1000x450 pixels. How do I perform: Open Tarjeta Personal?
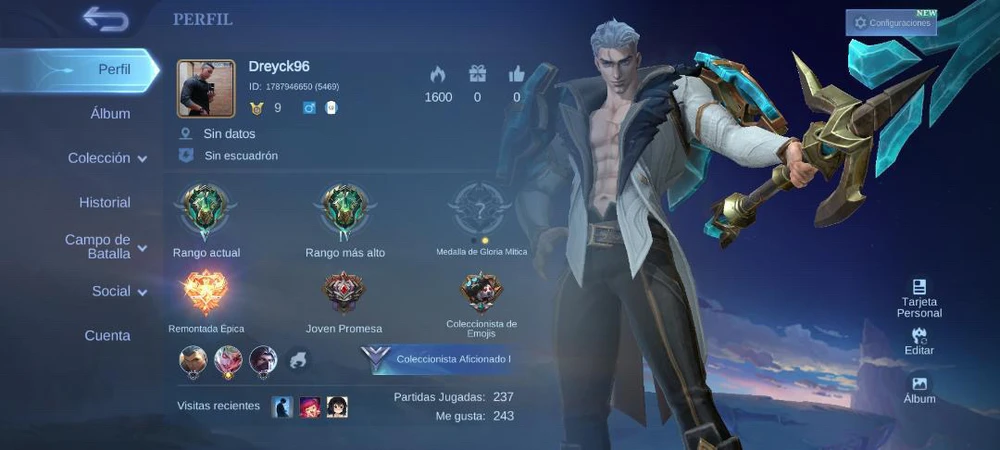(919, 298)
